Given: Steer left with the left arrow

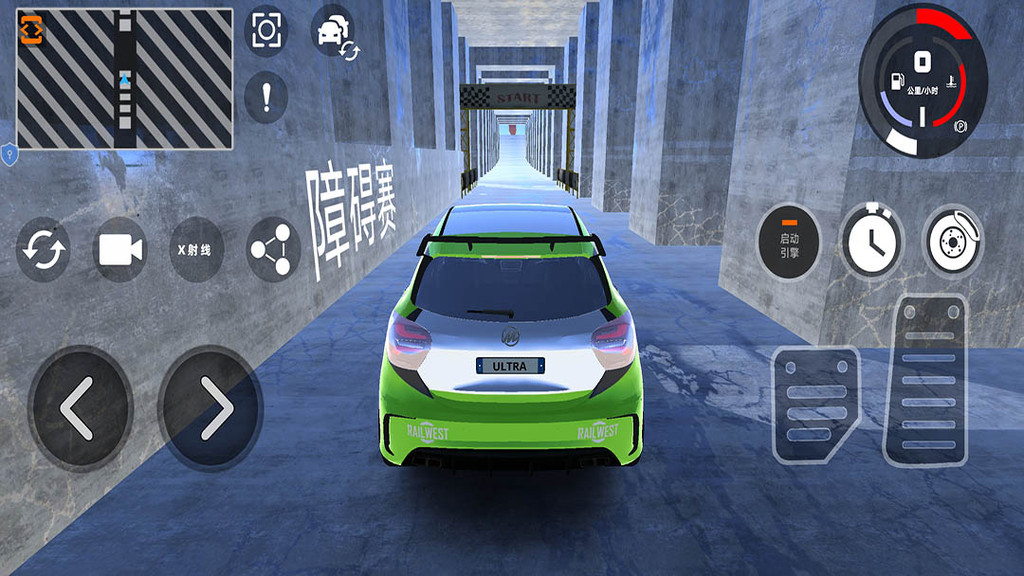Looking at the screenshot, I should (x=80, y=408).
